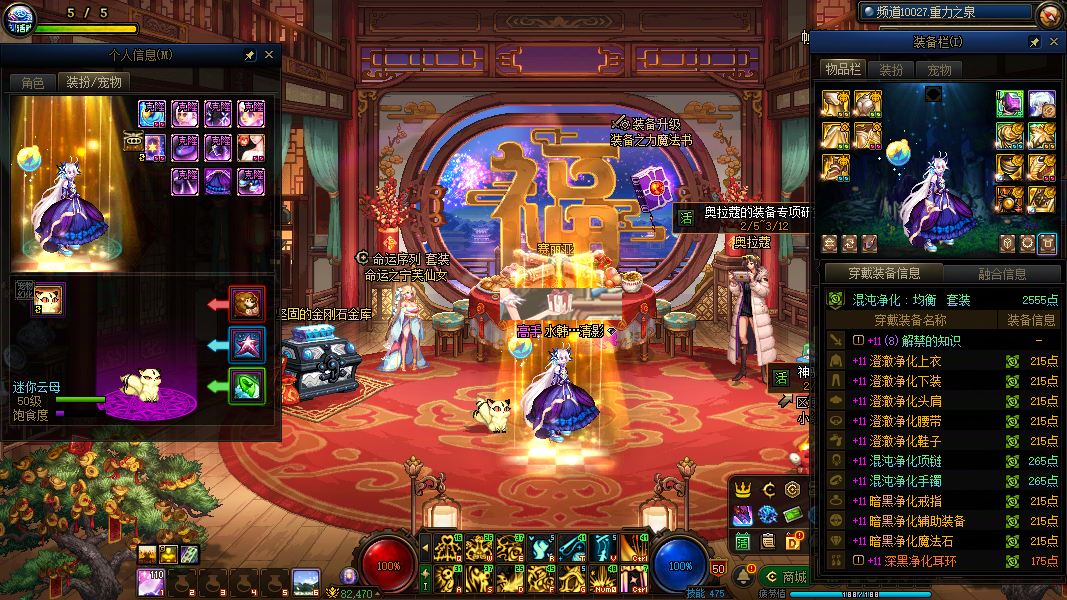Close the equipment panel
The image size is (1067, 600).
click(1052, 42)
